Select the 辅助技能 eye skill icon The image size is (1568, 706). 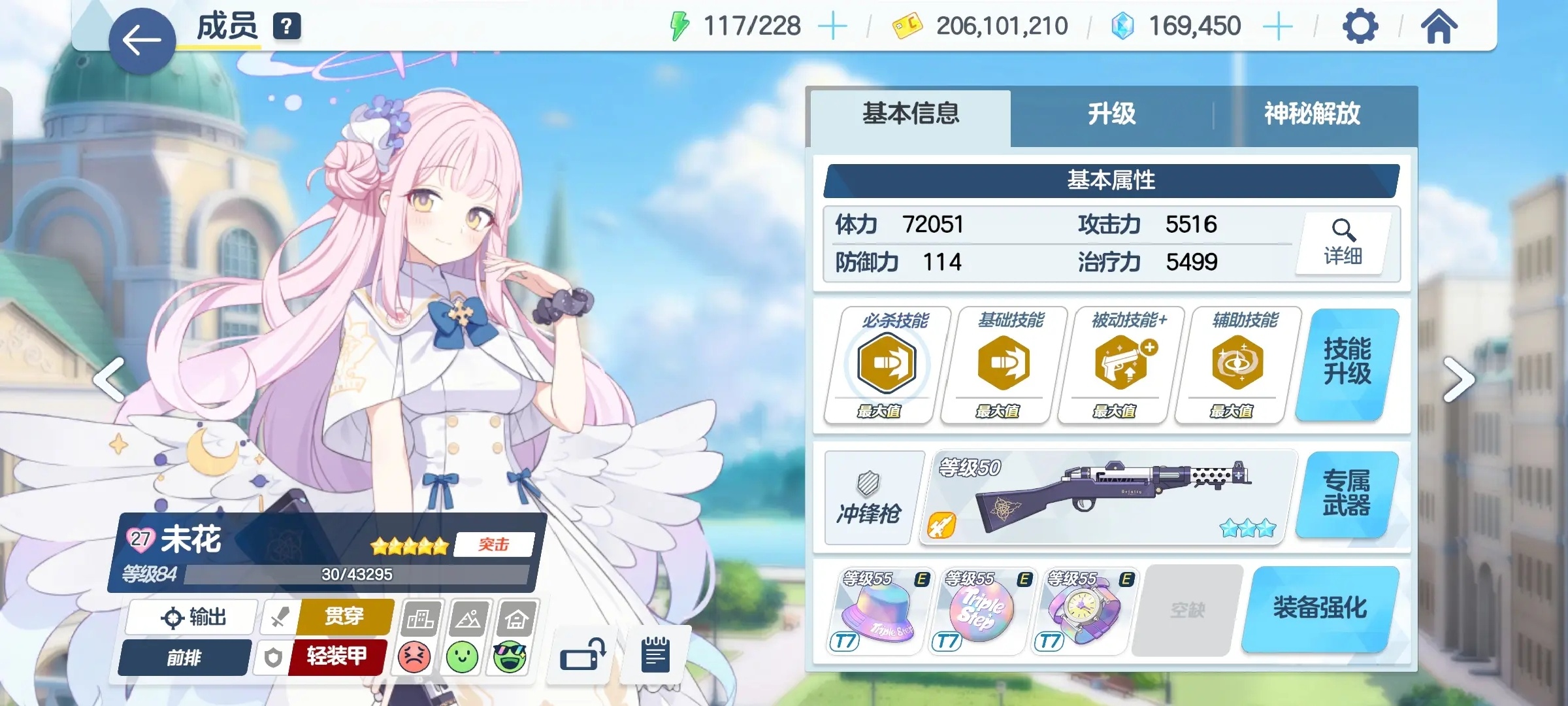tap(1237, 363)
